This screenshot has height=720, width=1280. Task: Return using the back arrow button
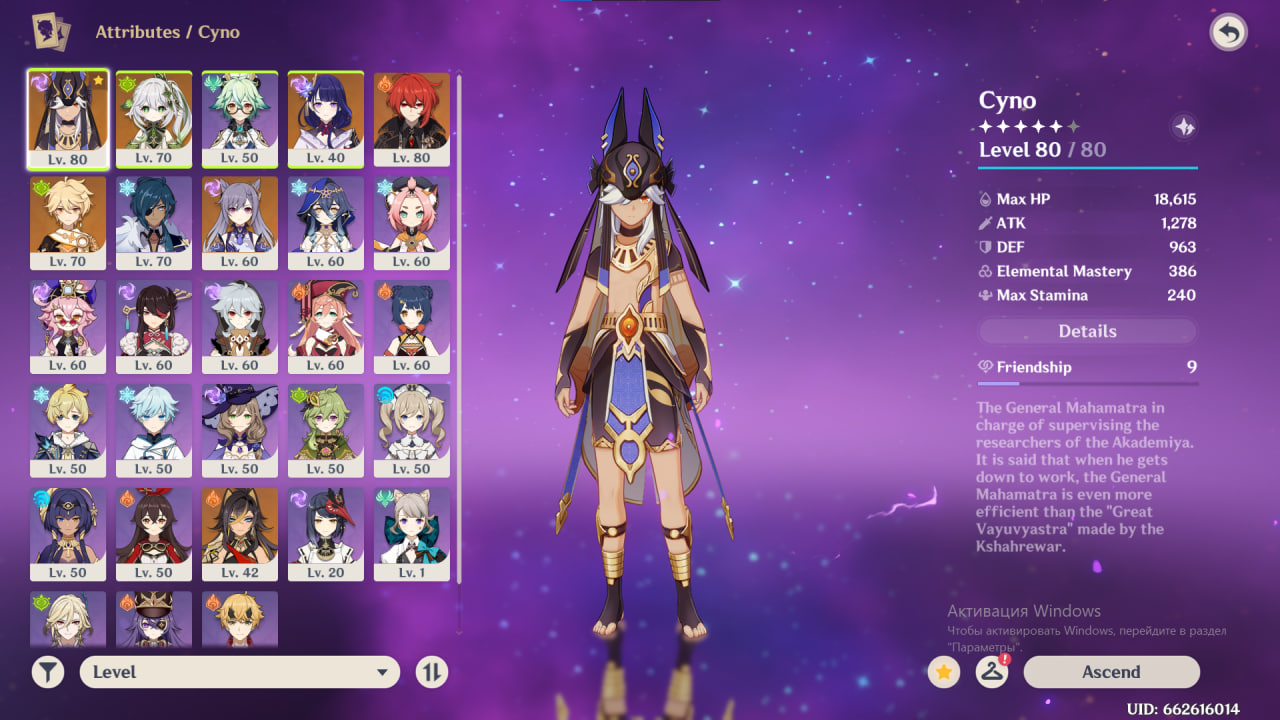(1228, 33)
